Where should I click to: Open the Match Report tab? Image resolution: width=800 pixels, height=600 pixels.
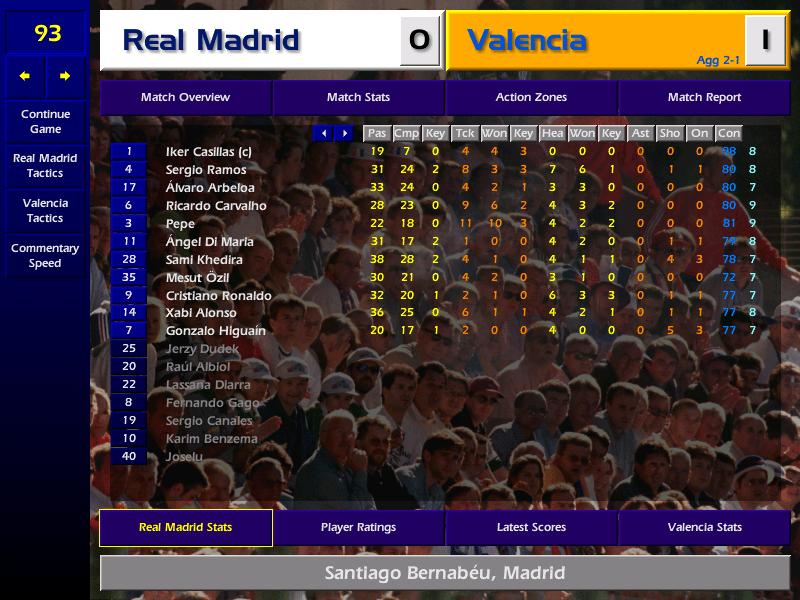tap(704, 97)
